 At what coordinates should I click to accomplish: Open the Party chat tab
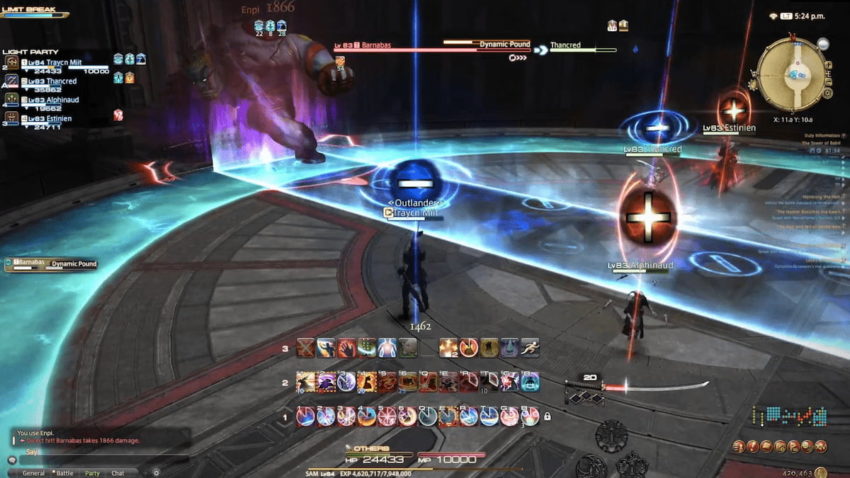click(92, 473)
